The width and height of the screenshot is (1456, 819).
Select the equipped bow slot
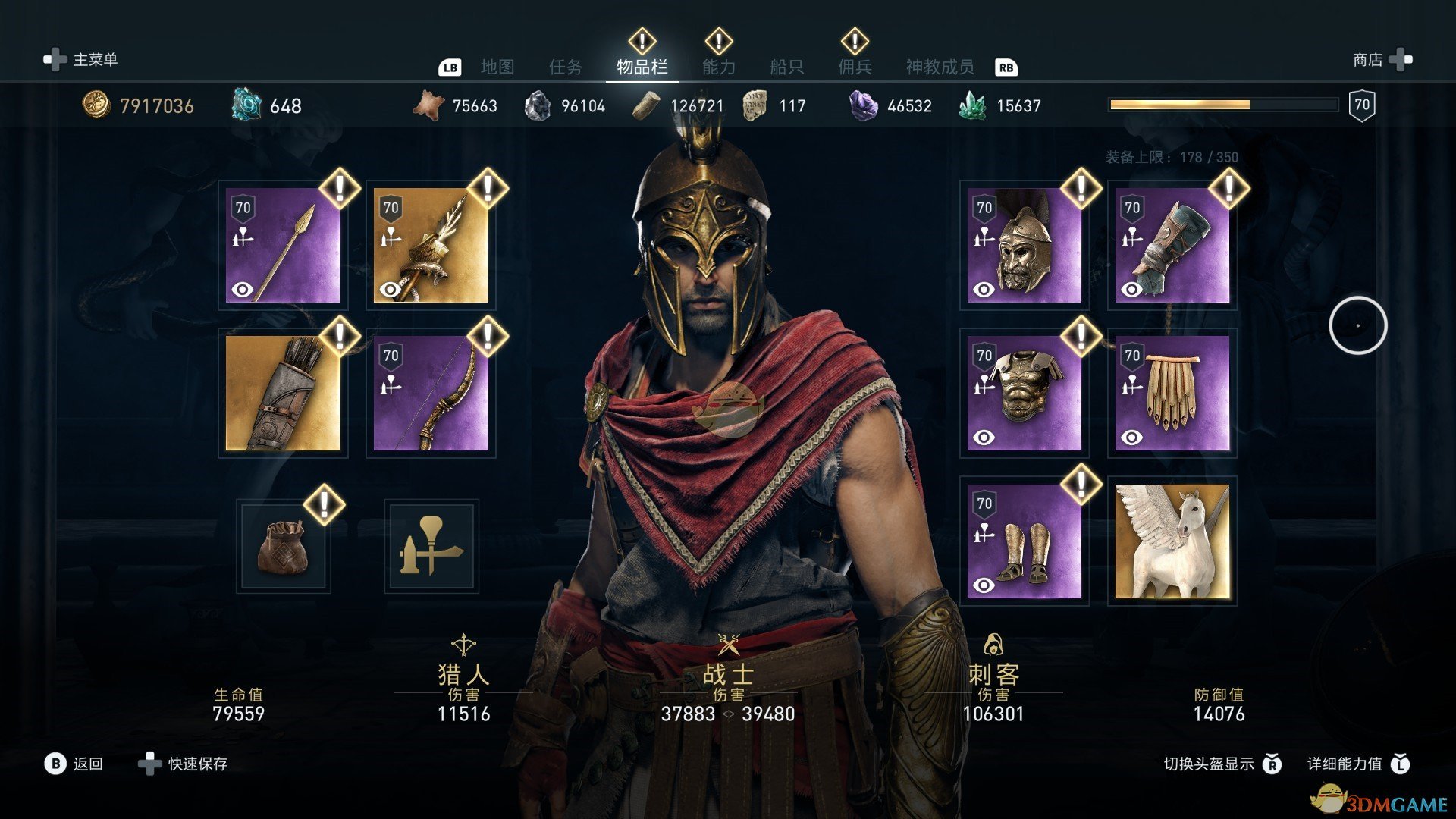click(x=431, y=394)
